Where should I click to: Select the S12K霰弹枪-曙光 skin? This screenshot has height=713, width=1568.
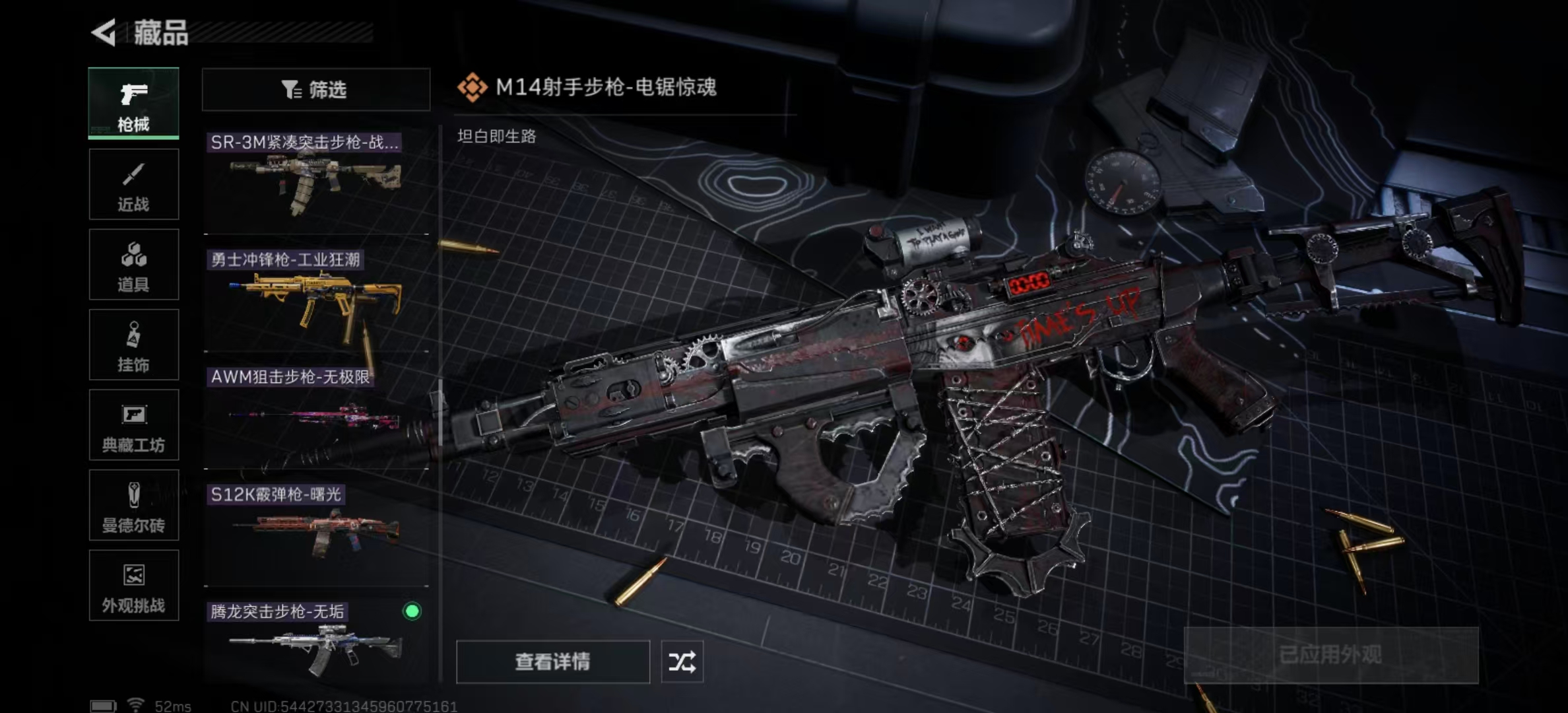tap(315, 533)
